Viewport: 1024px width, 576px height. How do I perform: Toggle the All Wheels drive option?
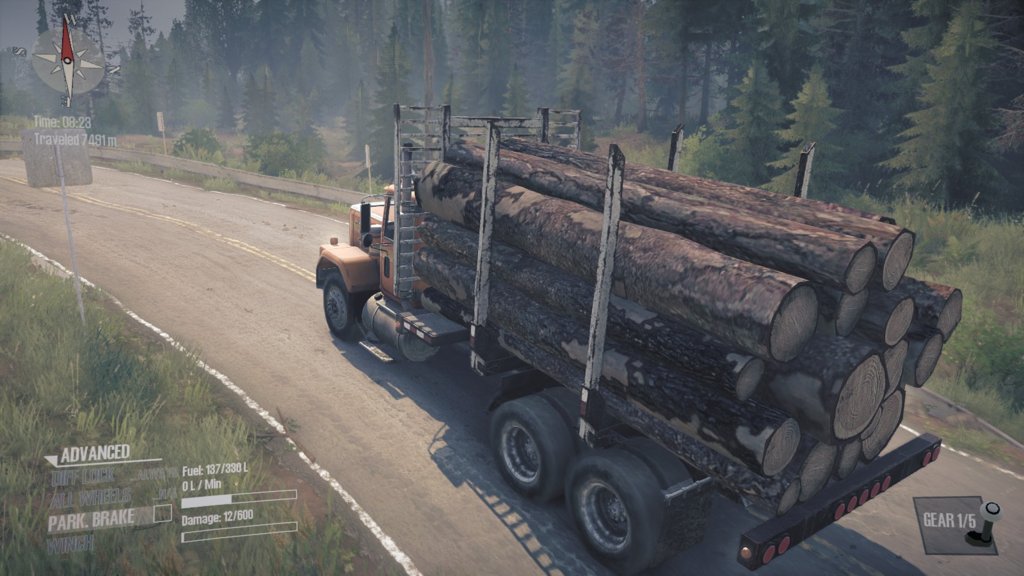pyautogui.click(x=88, y=497)
